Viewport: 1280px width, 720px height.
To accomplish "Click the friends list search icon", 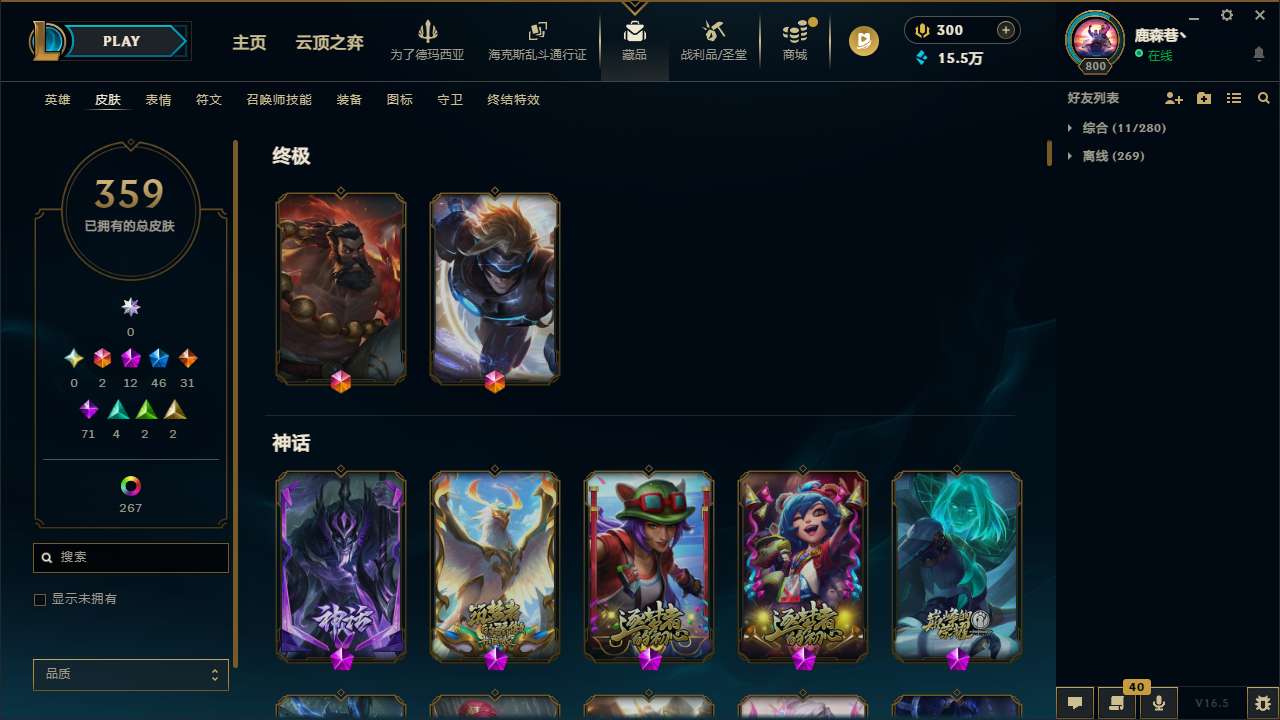I will point(1263,98).
